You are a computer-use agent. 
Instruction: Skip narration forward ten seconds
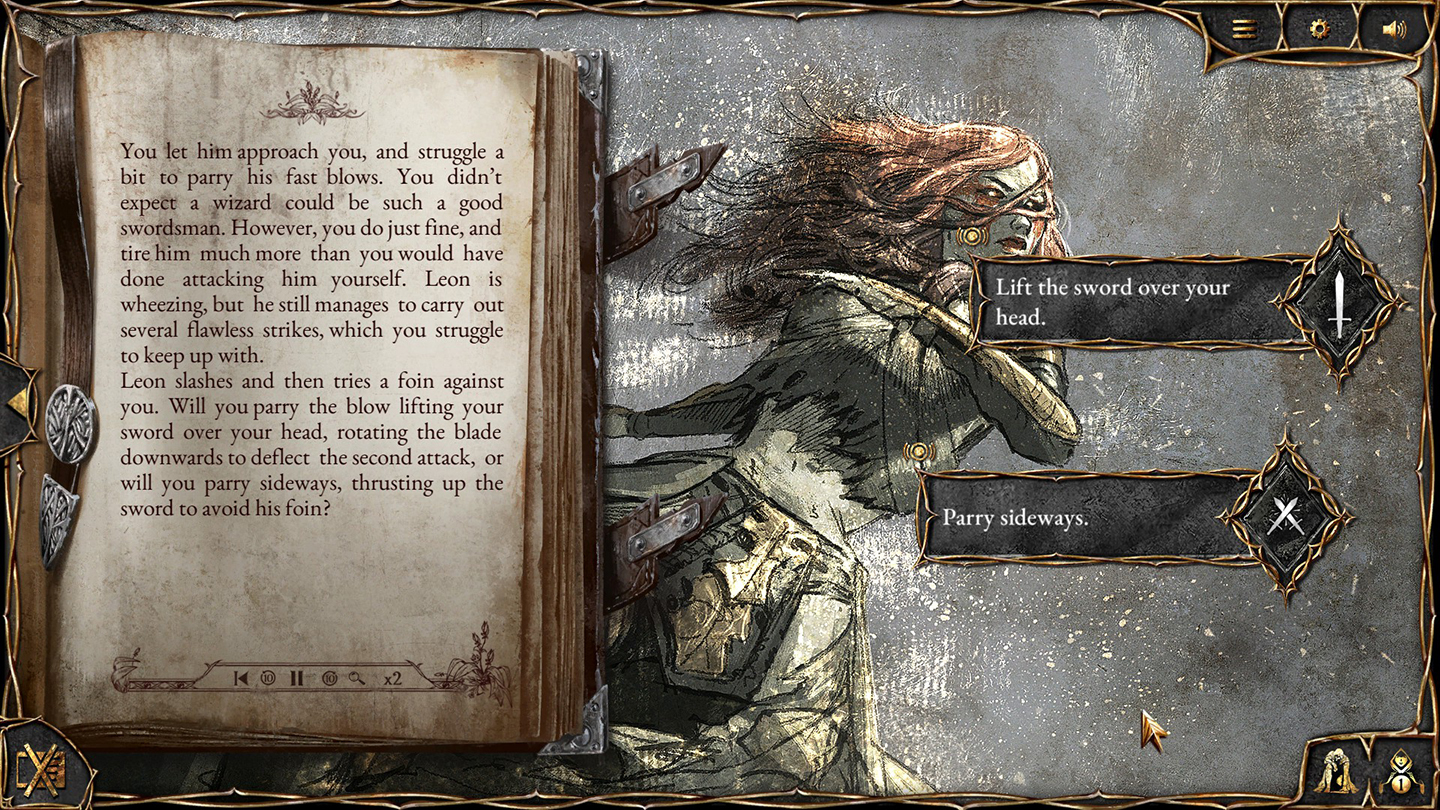pos(329,678)
